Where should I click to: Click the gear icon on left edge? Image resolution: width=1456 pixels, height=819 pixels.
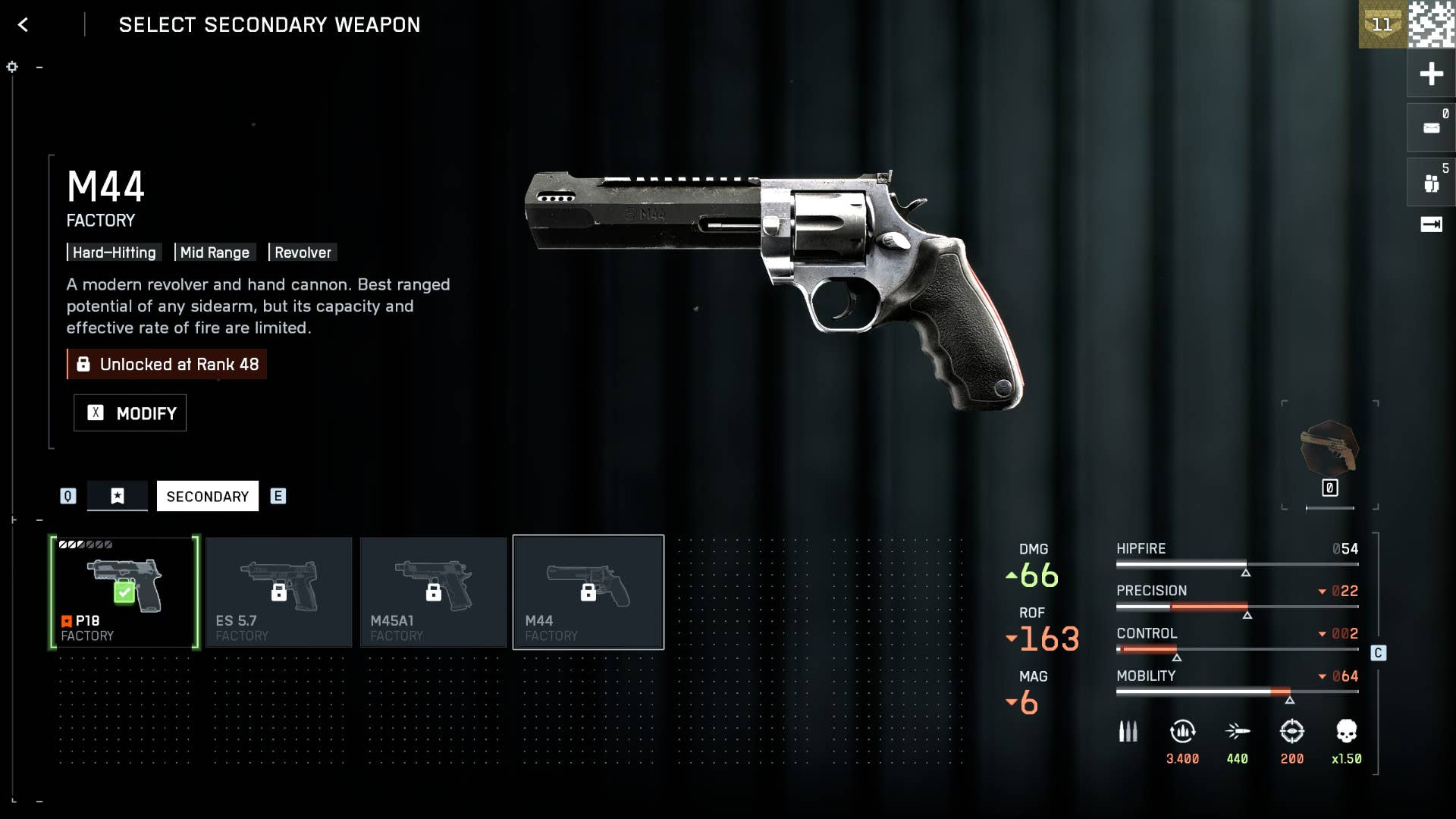click(x=12, y=67)
